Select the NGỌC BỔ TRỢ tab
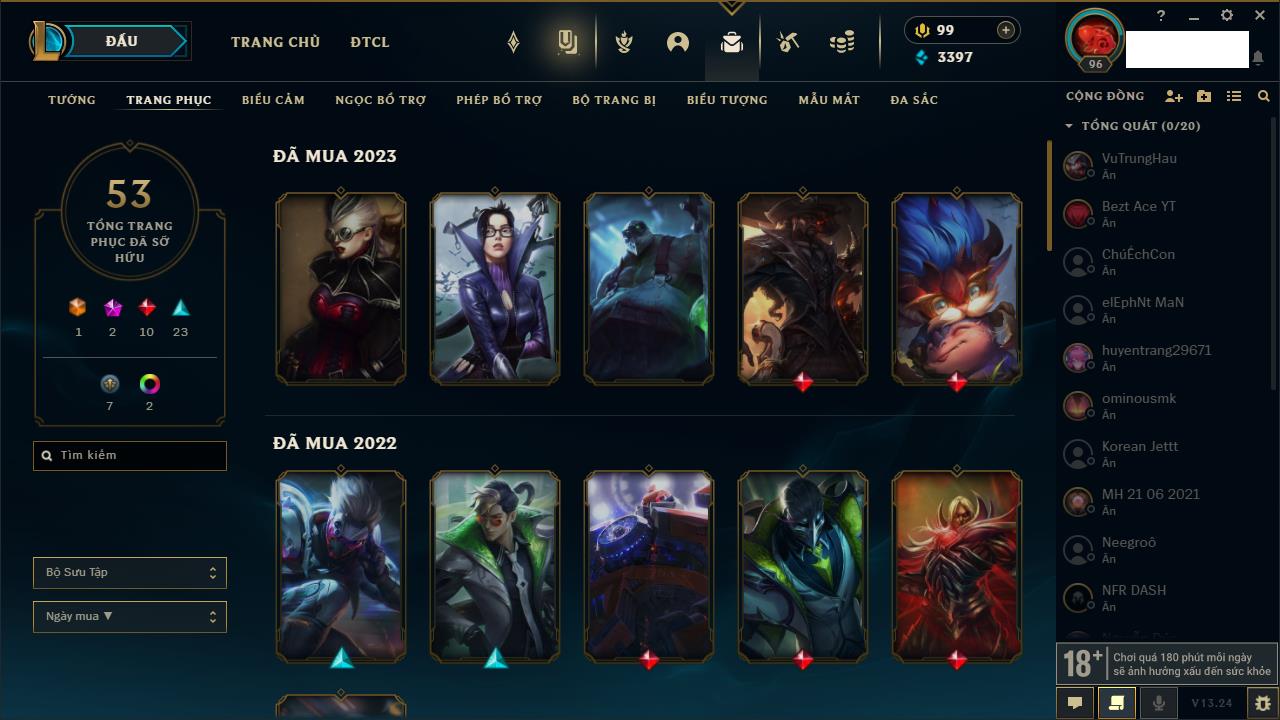This screenshot has width=1280, height=720. tap(380, 100)
